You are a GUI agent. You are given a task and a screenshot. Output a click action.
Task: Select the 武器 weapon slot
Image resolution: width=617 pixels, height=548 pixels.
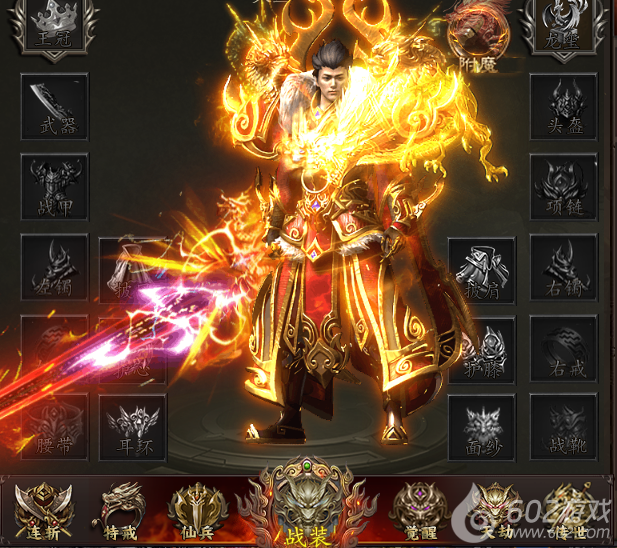point(55,105)
